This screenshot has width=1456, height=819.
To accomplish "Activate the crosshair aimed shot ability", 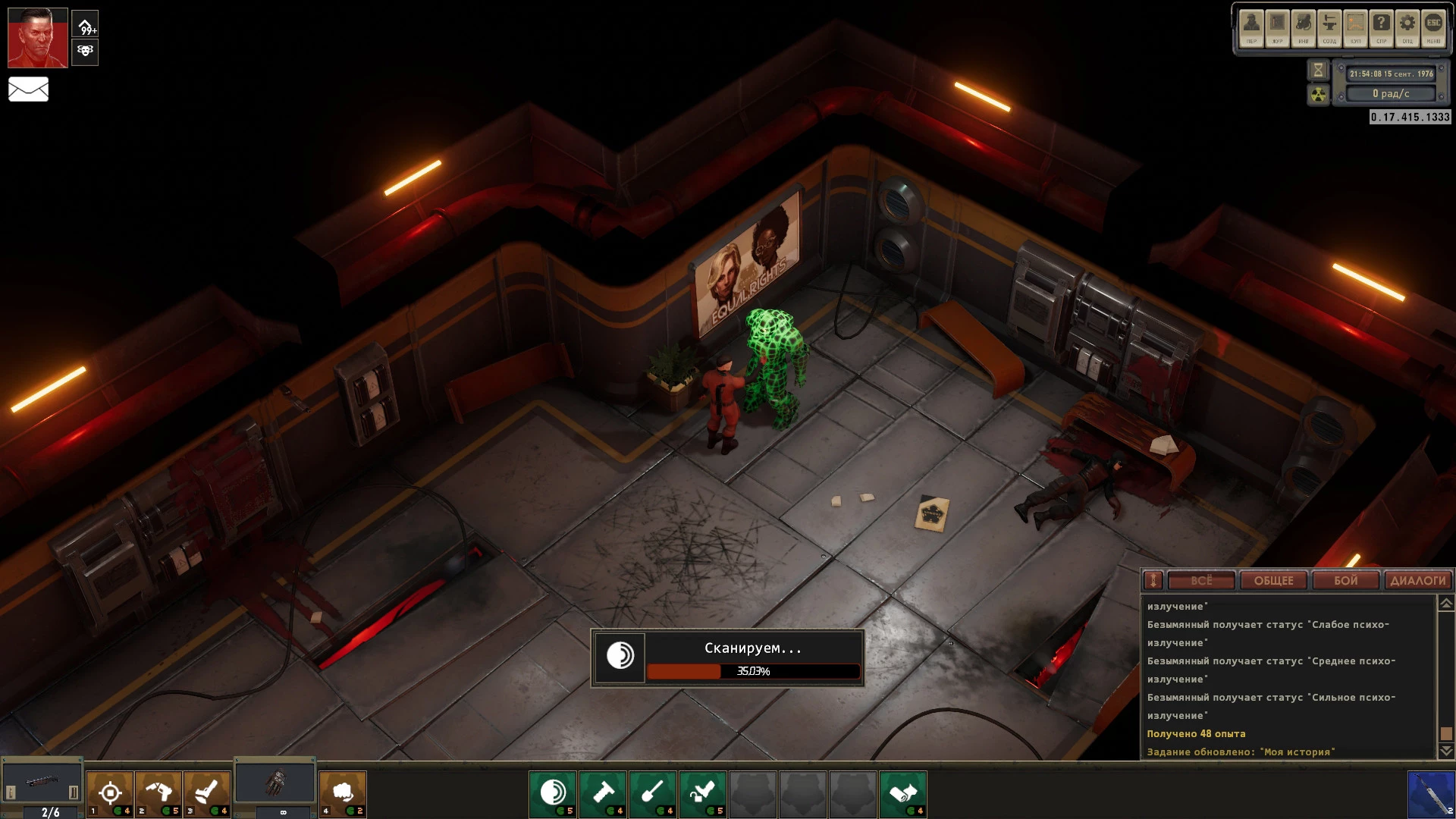I will [x=110, y=793].
